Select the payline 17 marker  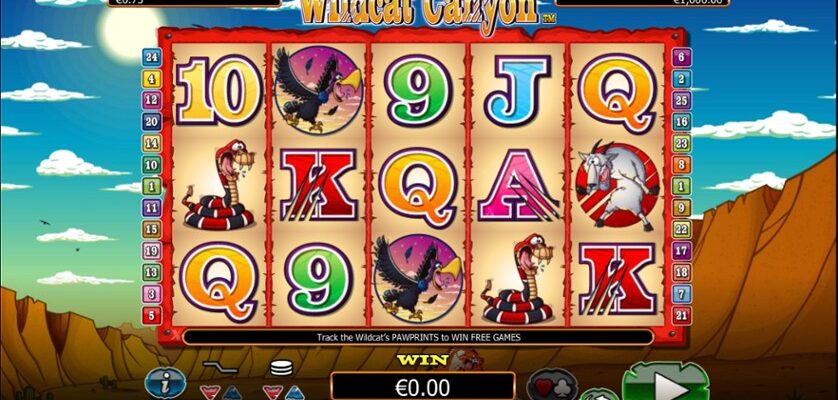pyautogui.click(x=681, y=251)
